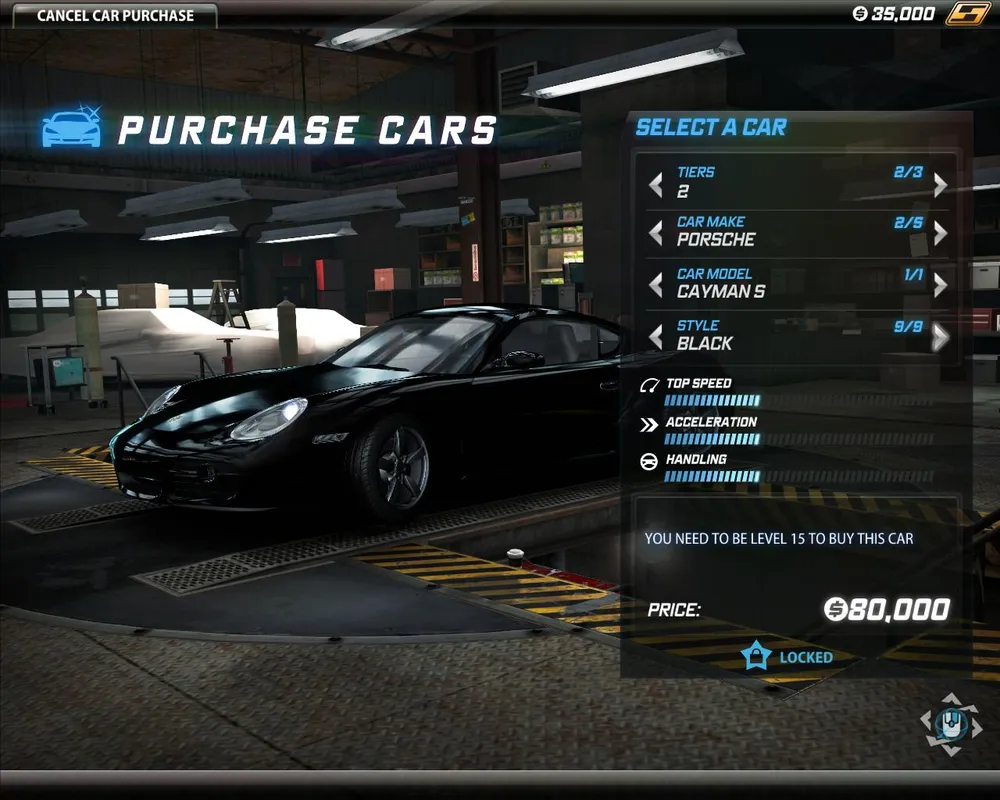This screenshot has height=800, width=1000.
Task: Switch to the next car make
Action: click(940, 233)
